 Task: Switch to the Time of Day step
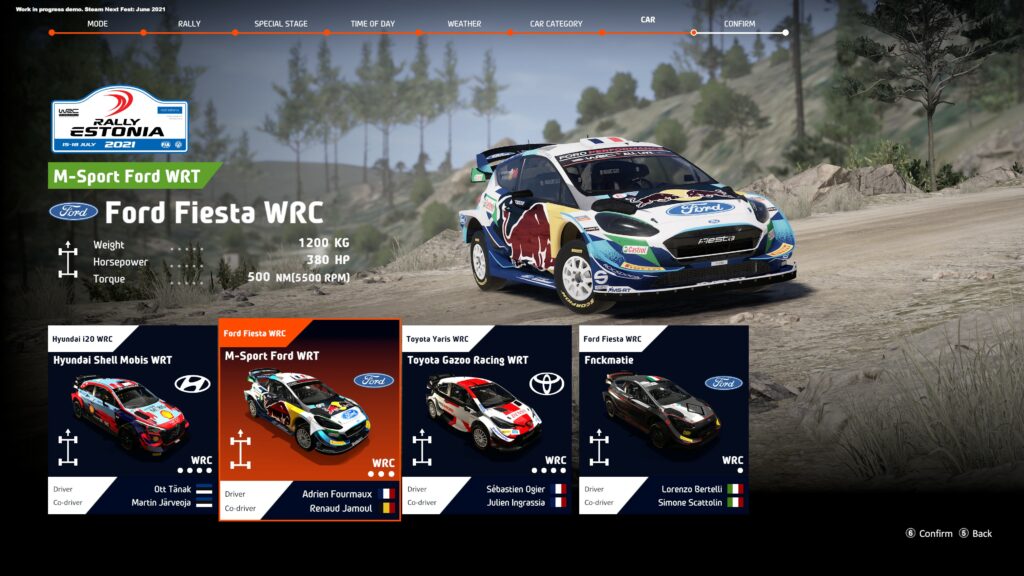tap(372, 24)
